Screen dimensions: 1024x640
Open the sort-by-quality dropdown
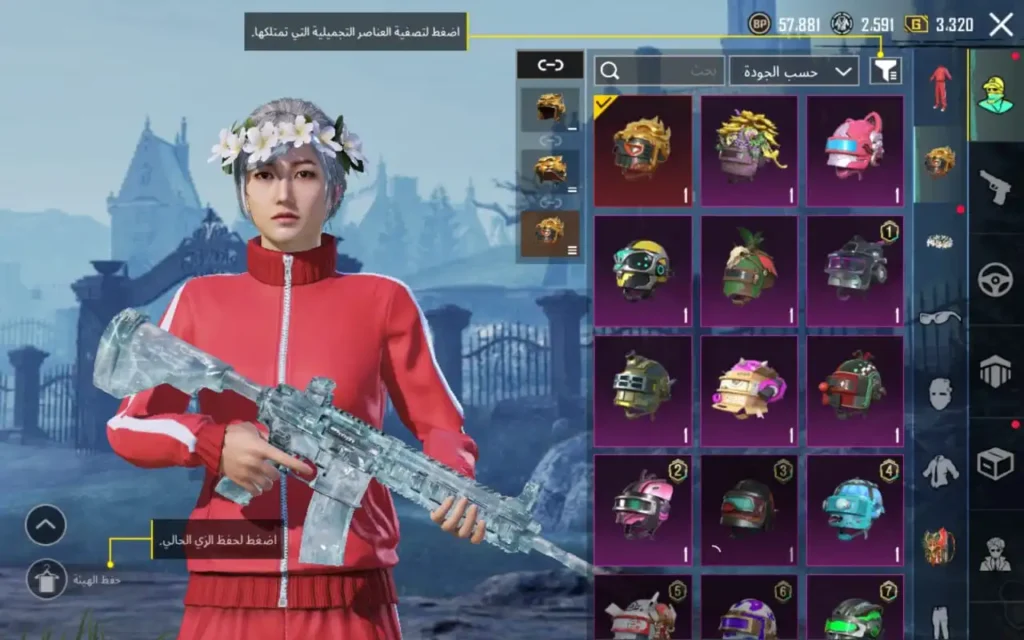(x=794, y=70)
